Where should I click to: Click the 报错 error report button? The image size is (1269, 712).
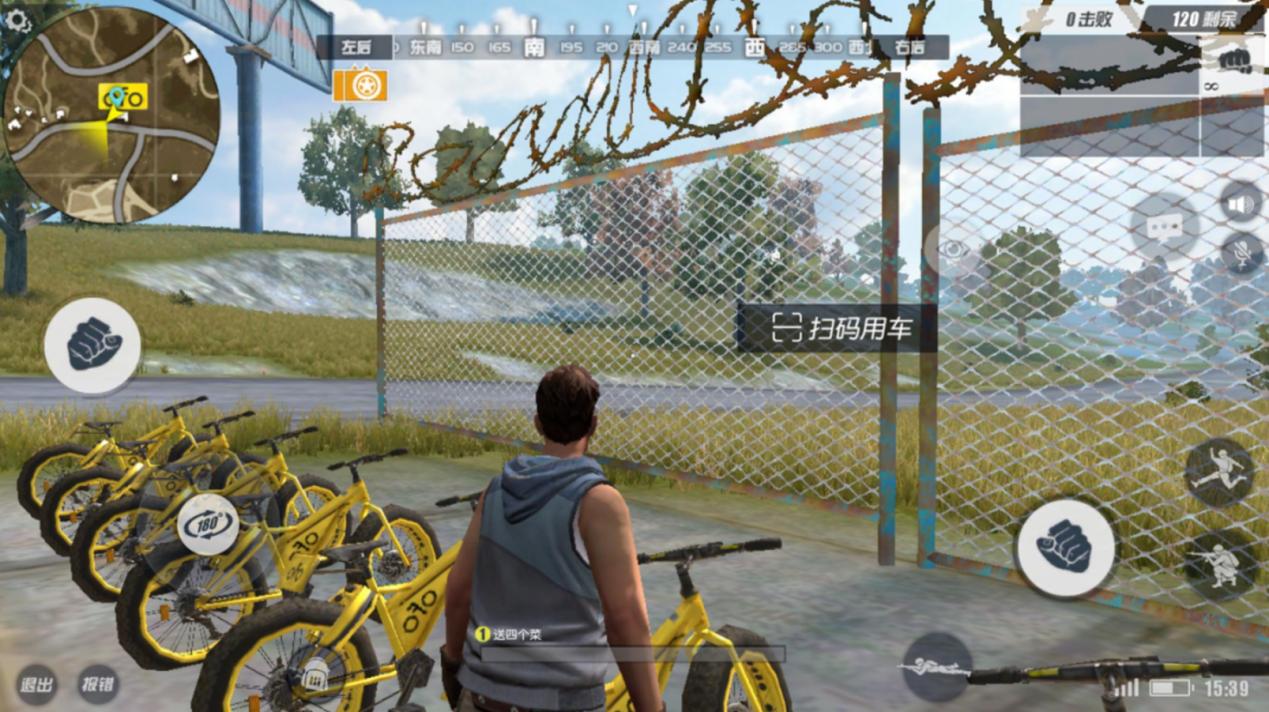(x=98, y=685)
